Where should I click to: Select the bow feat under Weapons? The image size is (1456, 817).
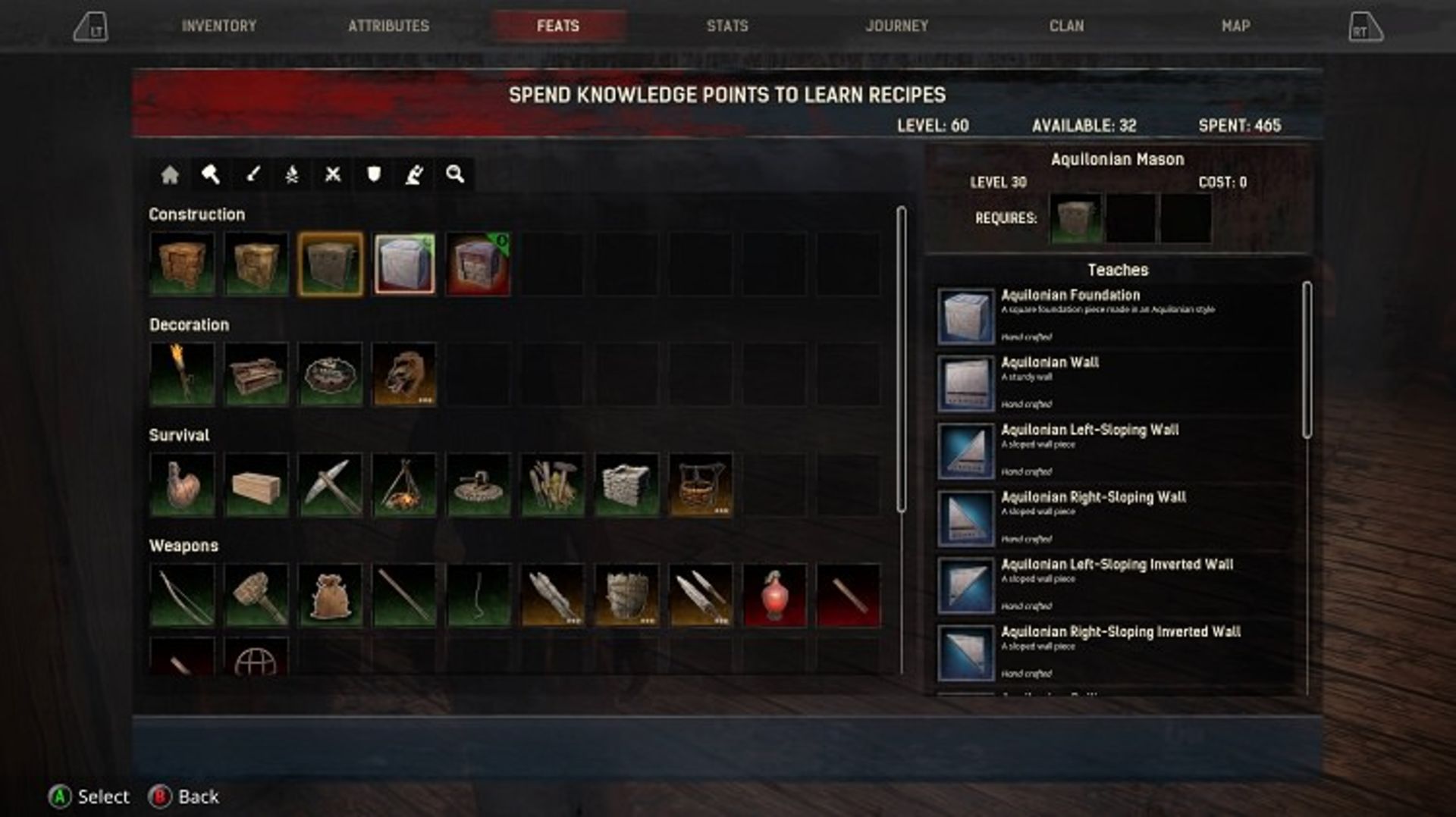coord(182,594)
